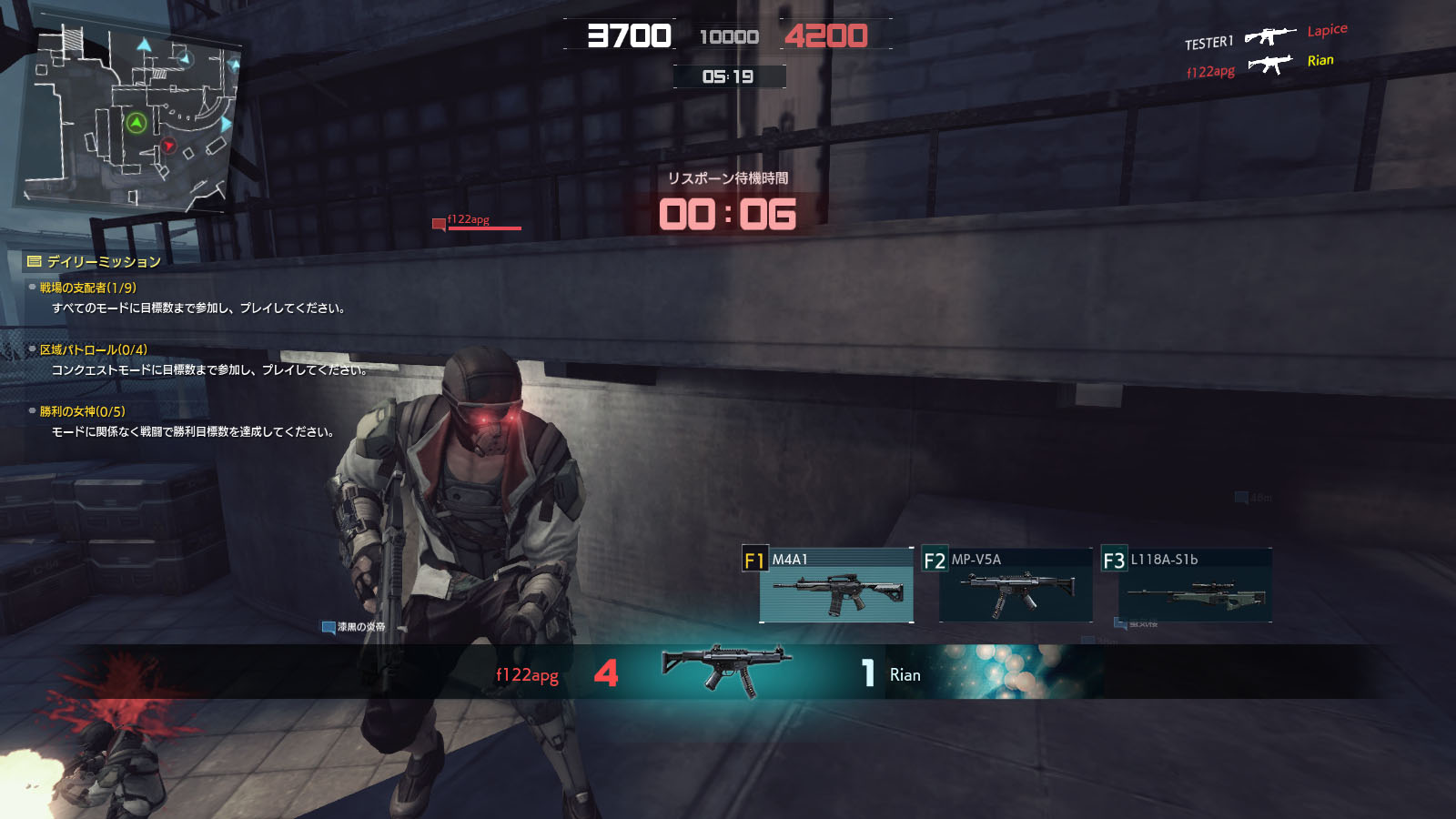
Task: Click the TESTER1 killed Lapice kill feed entry
Action: coord(1265,36)
